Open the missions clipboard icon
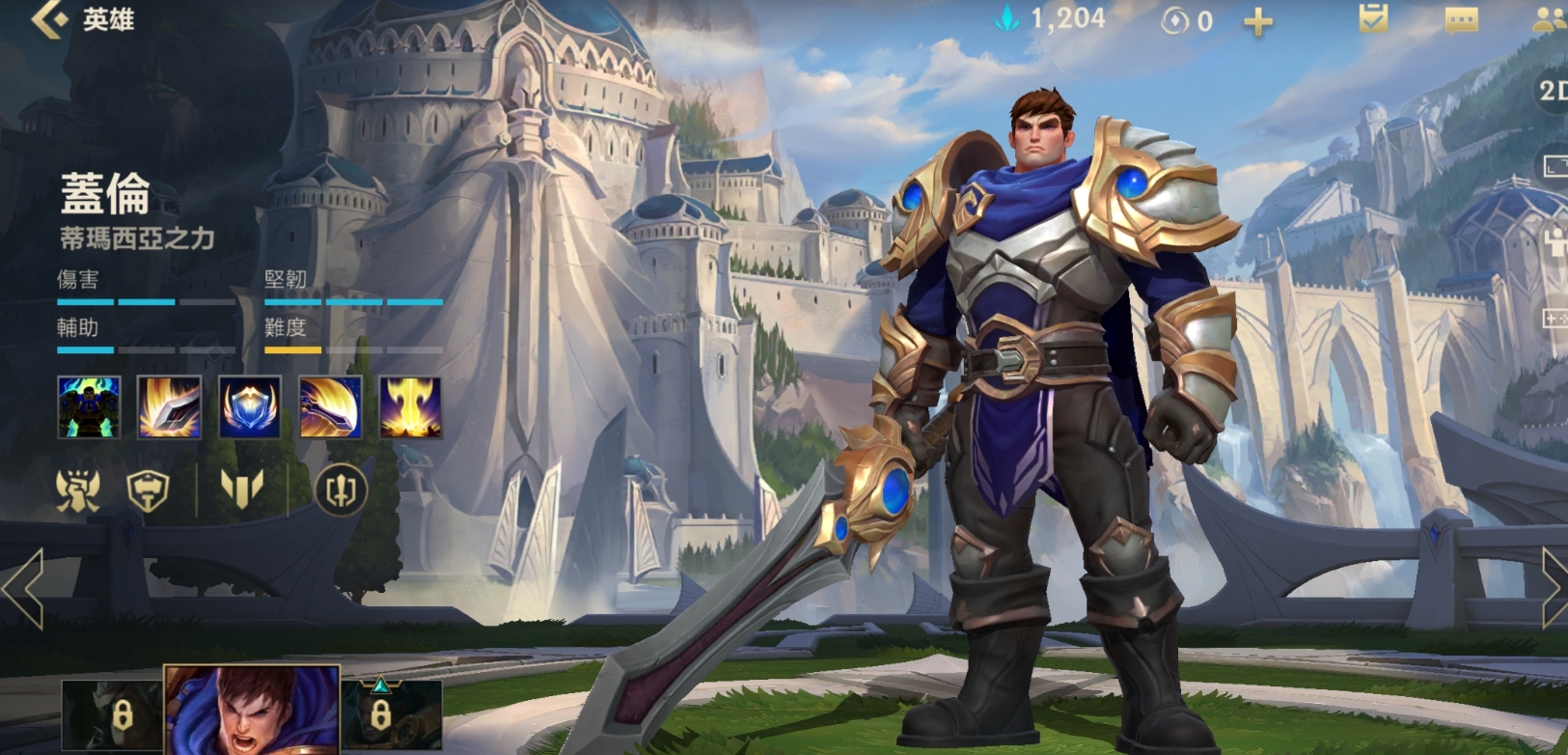The image size is (1568, 755). pyautogui.click(x=1373, y=18)
